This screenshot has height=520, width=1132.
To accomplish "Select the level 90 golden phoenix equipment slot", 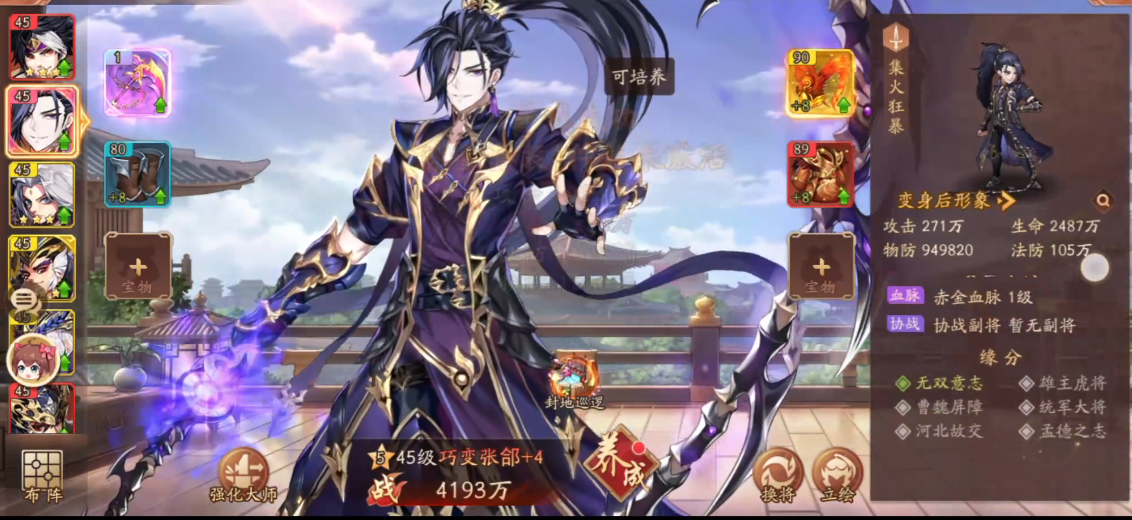I will point(820,83).
